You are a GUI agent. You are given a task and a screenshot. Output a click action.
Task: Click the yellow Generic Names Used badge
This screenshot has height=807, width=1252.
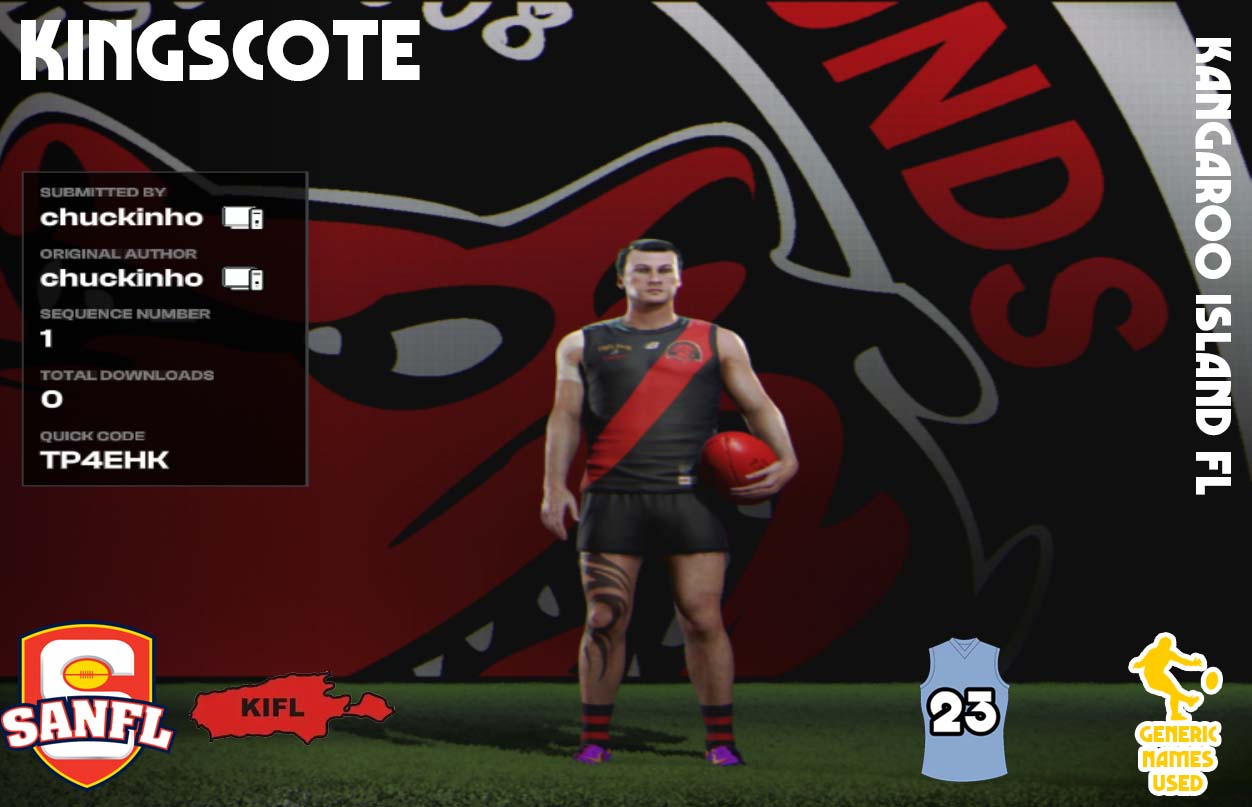coord(1176,714)
